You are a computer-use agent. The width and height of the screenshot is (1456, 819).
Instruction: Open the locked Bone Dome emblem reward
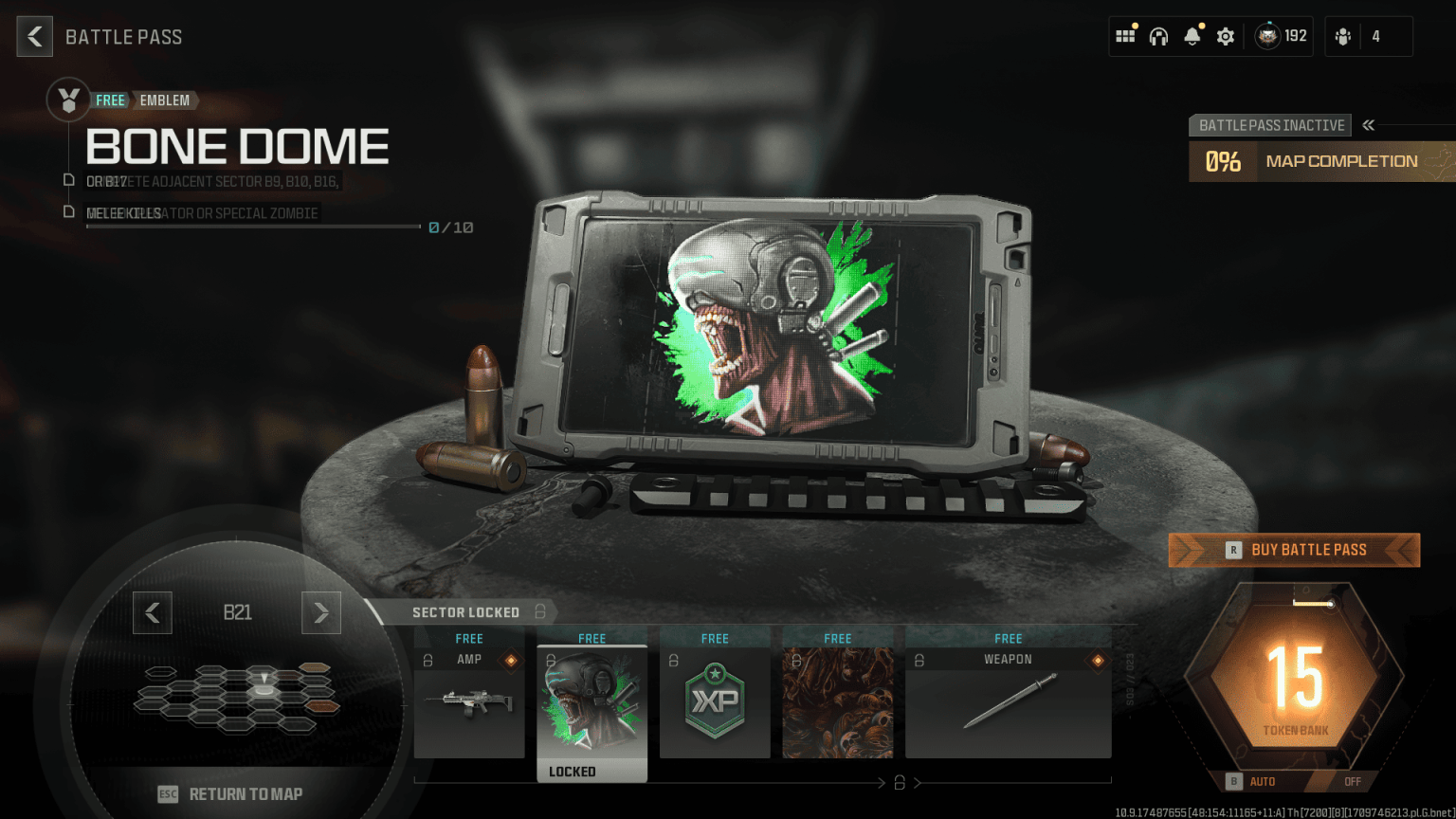point(591,701)
